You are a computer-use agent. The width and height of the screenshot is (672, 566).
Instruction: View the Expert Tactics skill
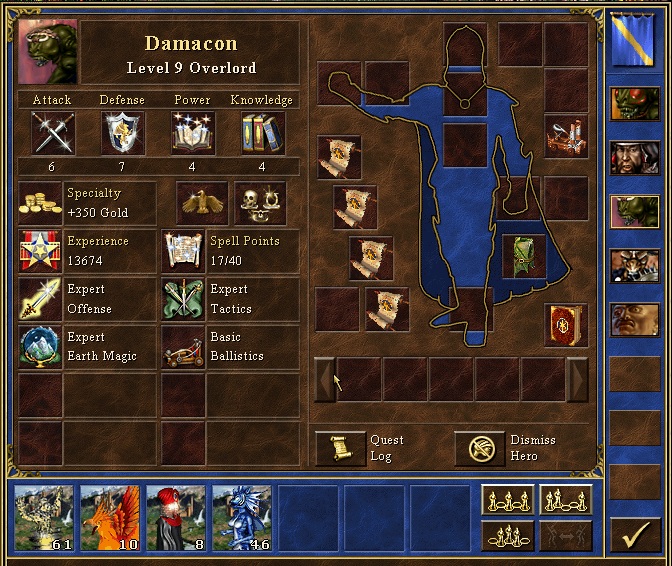184,300
